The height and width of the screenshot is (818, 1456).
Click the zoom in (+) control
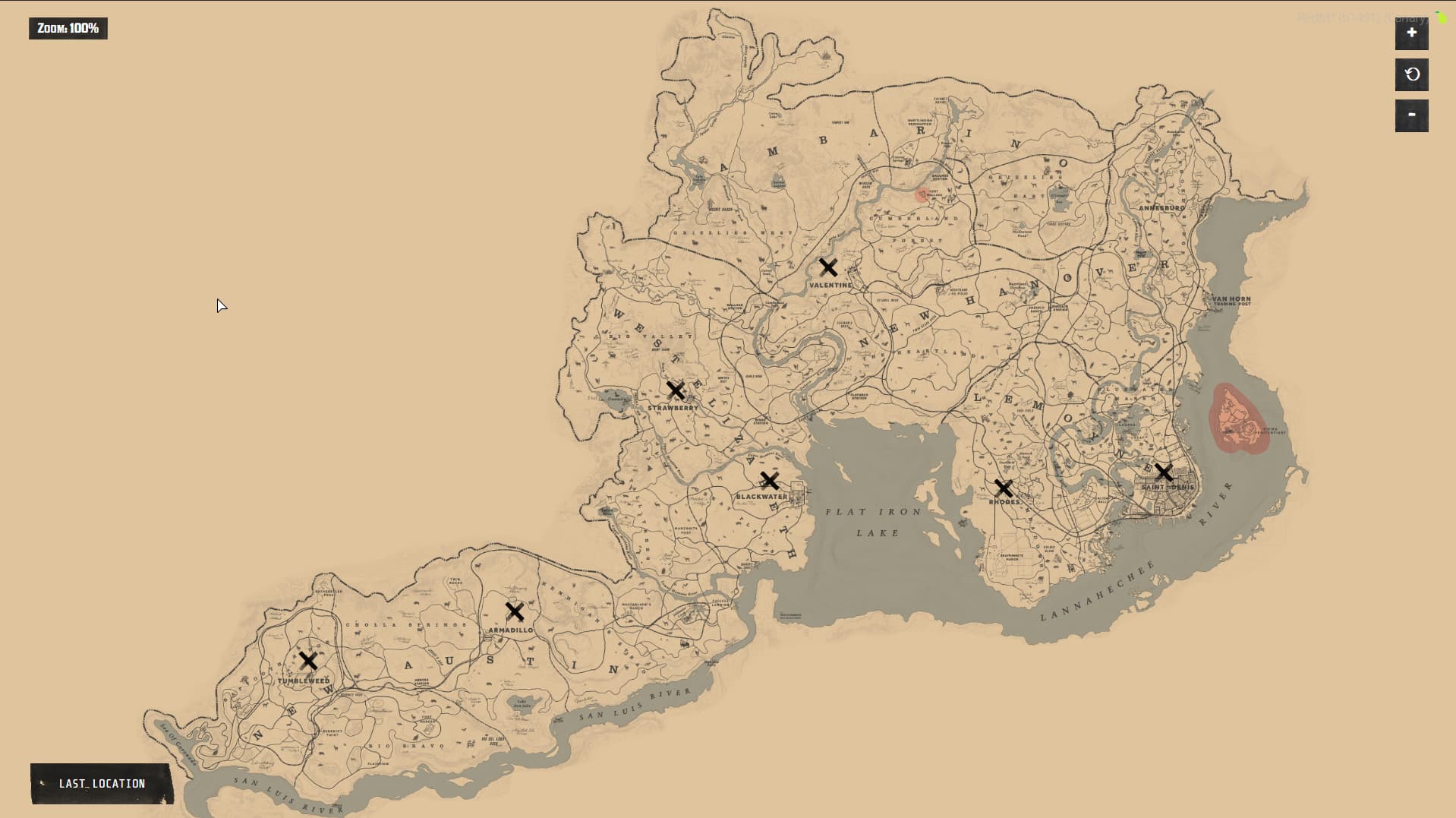tap(1411, 33)
